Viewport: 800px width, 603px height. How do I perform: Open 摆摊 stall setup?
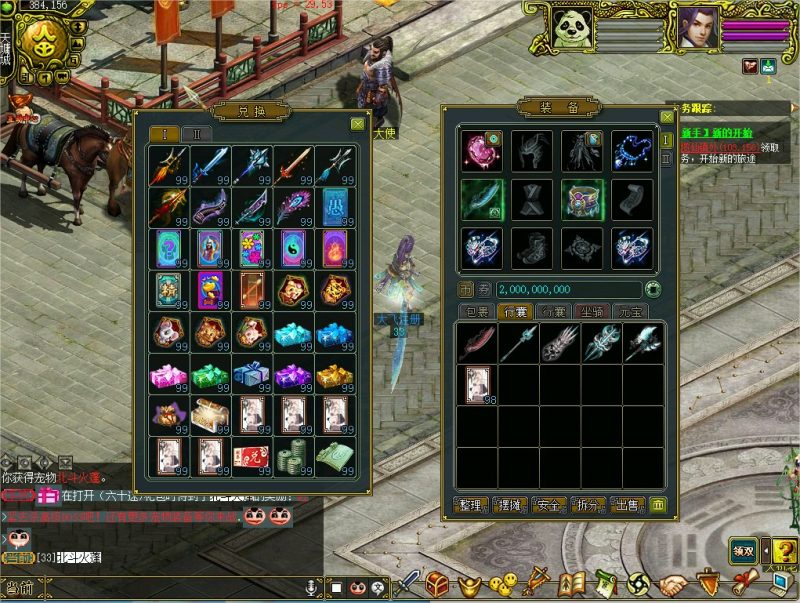[512, 505]
